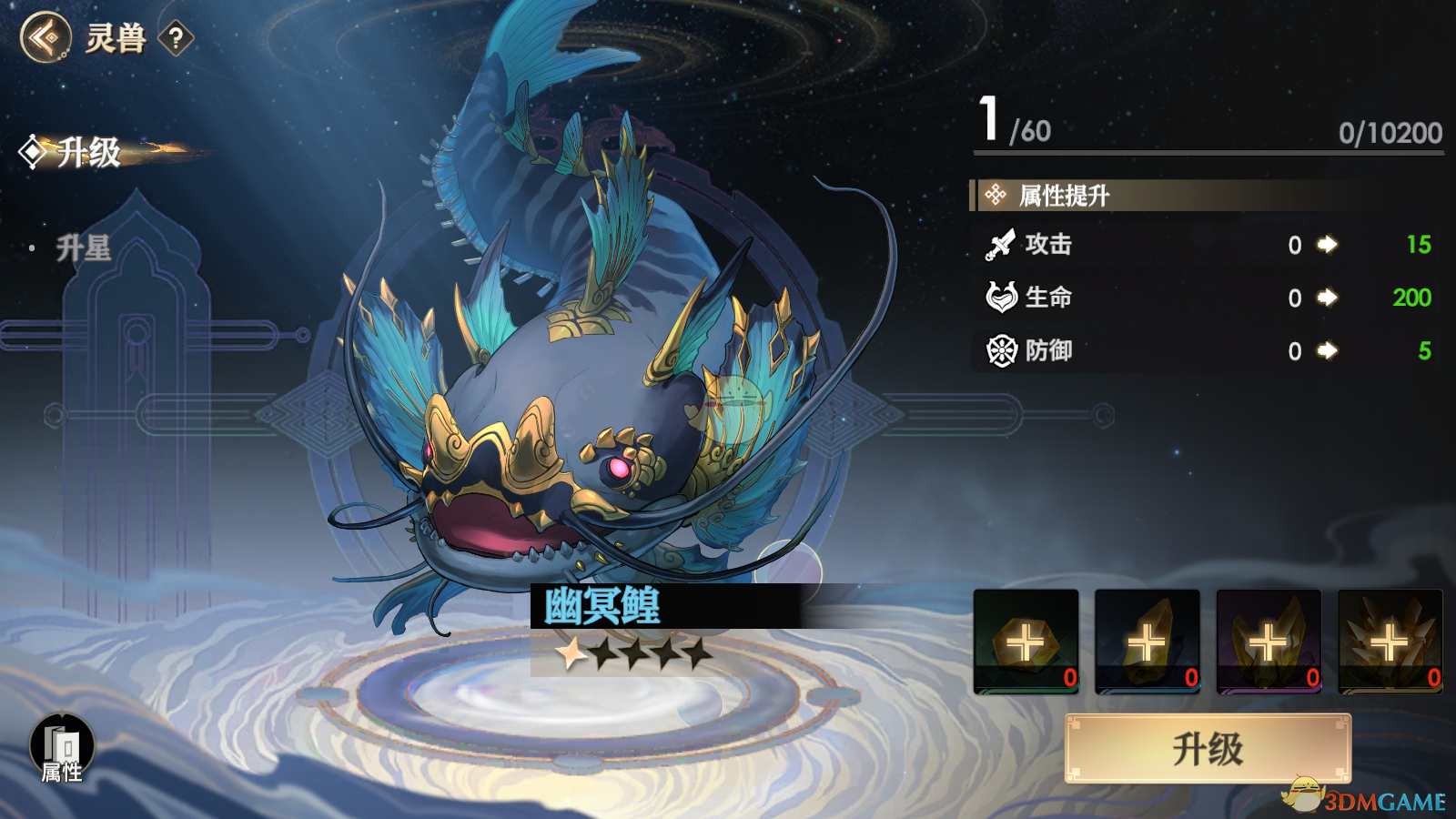Click the first lit star under 幽冥鳇
The image size is (1456, 819).
point(571,653)
